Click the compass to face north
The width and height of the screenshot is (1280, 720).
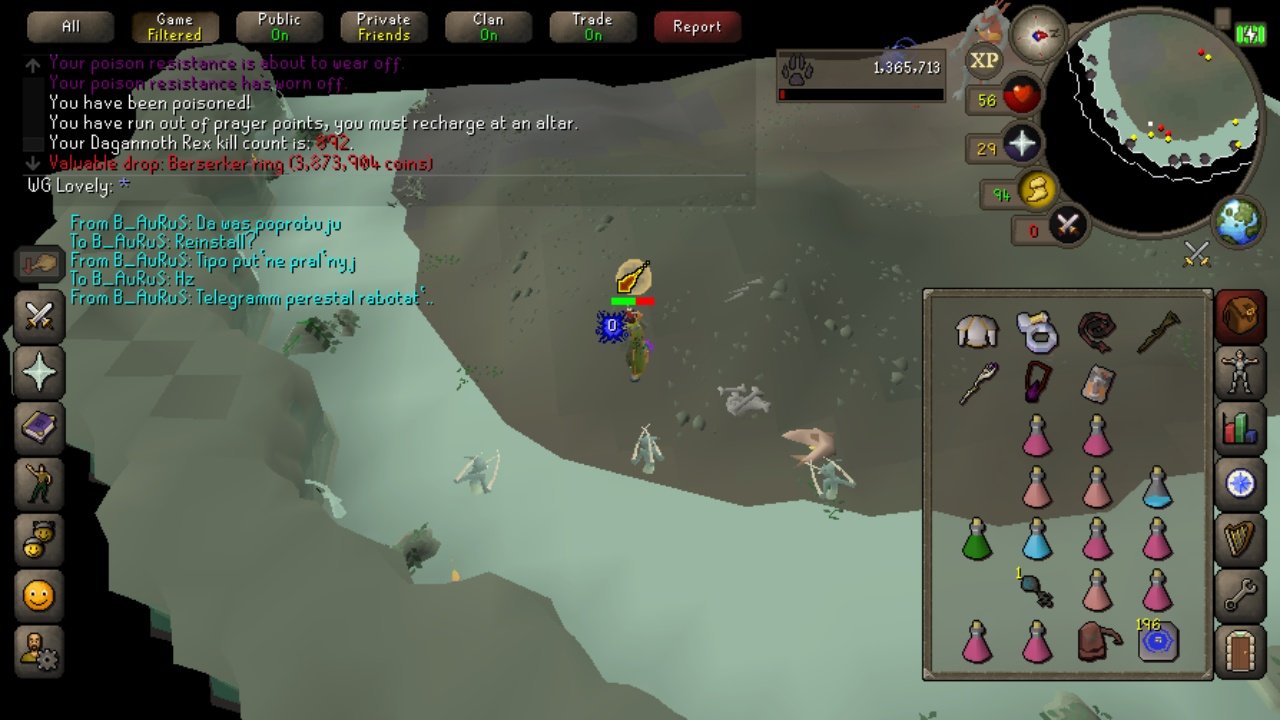1037,35
